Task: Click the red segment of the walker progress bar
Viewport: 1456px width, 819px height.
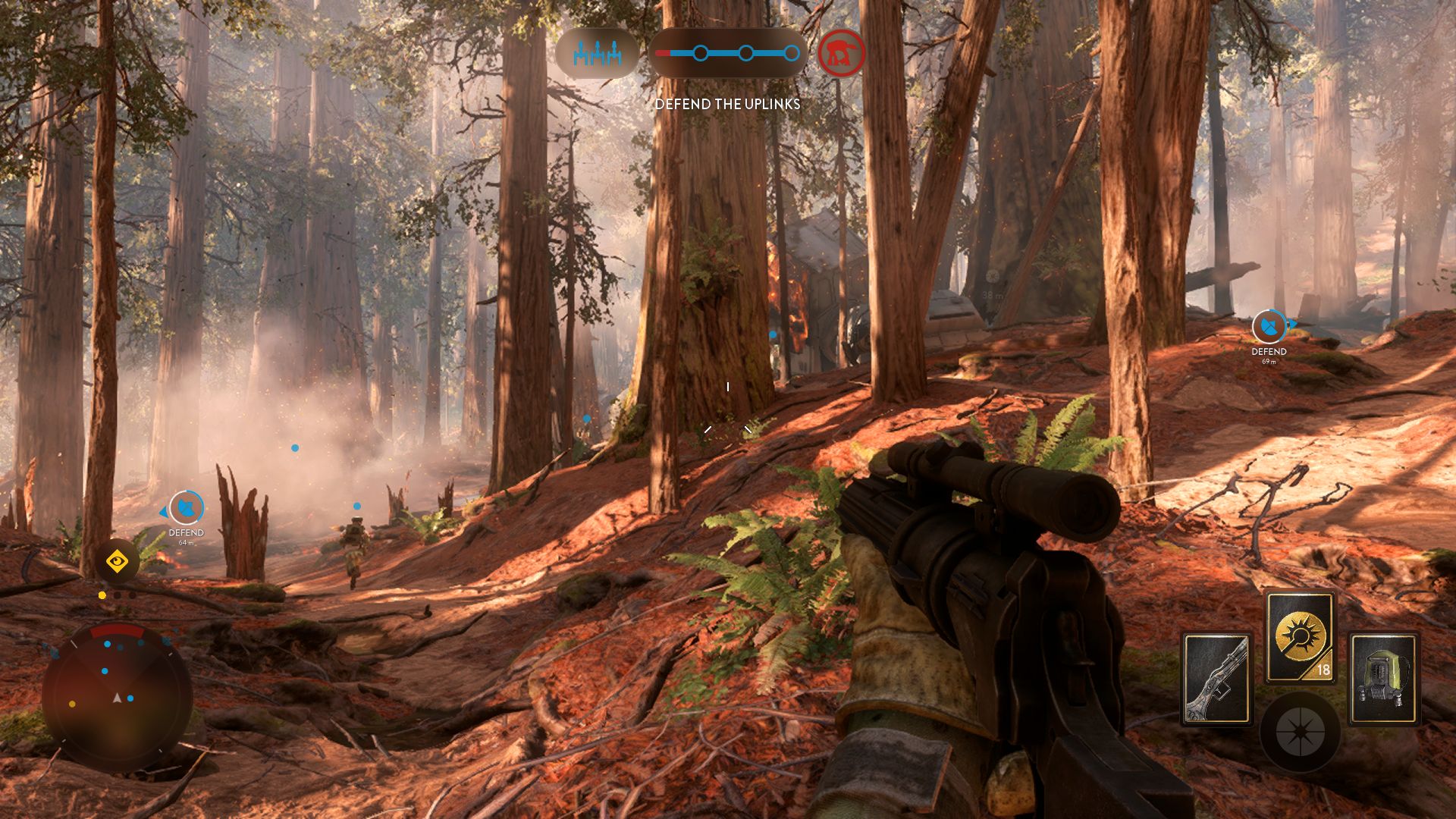Action: pos(662,52)
